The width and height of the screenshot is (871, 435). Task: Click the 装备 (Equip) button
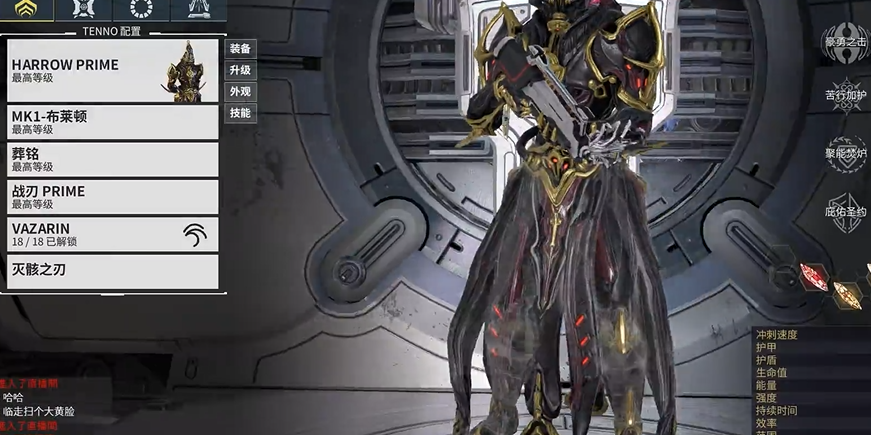click(x=240, y=49)
